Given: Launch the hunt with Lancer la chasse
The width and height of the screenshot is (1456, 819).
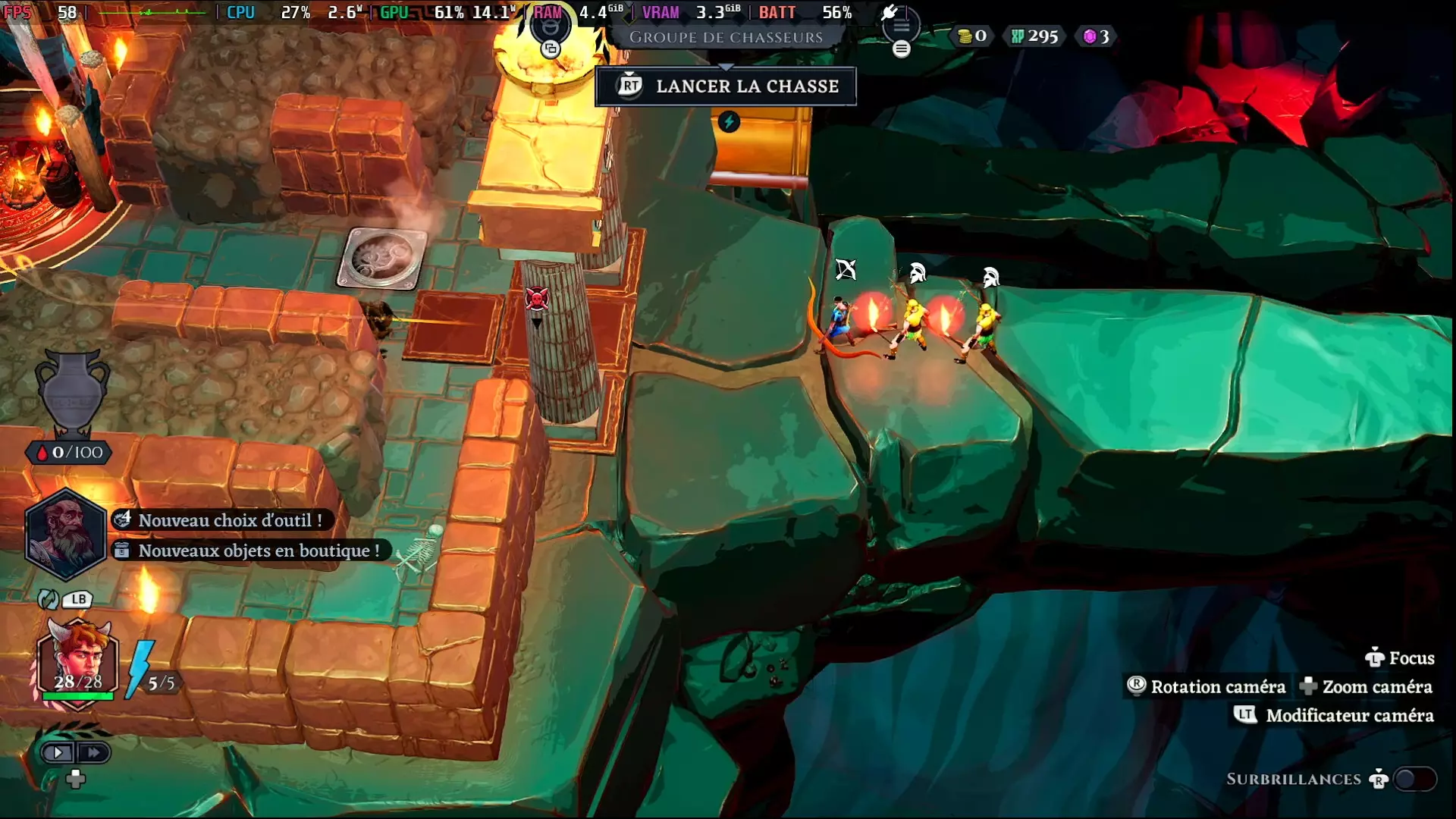Looking at the screenshot, I should click(x=726, y=86).
